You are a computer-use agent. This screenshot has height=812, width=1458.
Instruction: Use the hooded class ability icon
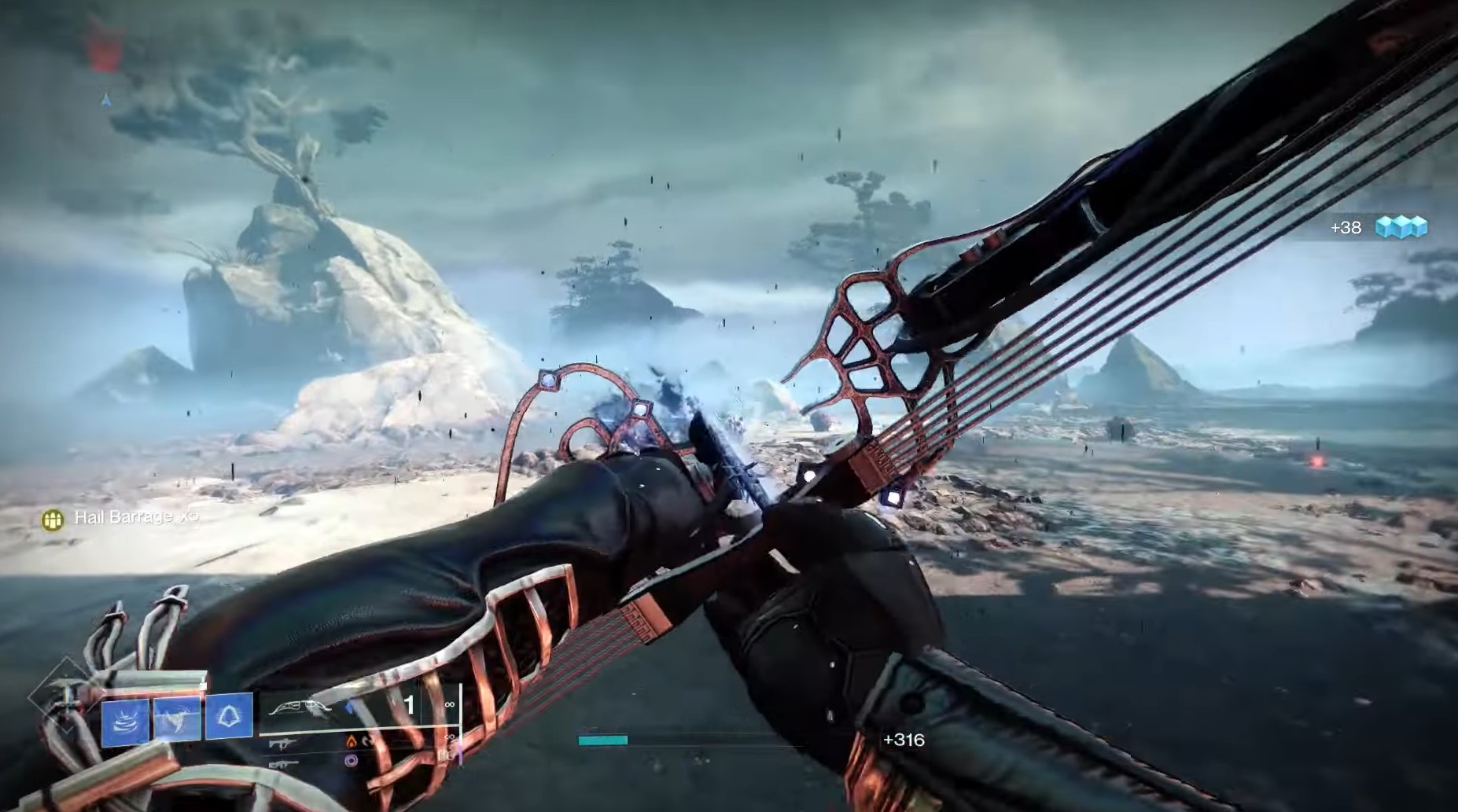[229, 716]
